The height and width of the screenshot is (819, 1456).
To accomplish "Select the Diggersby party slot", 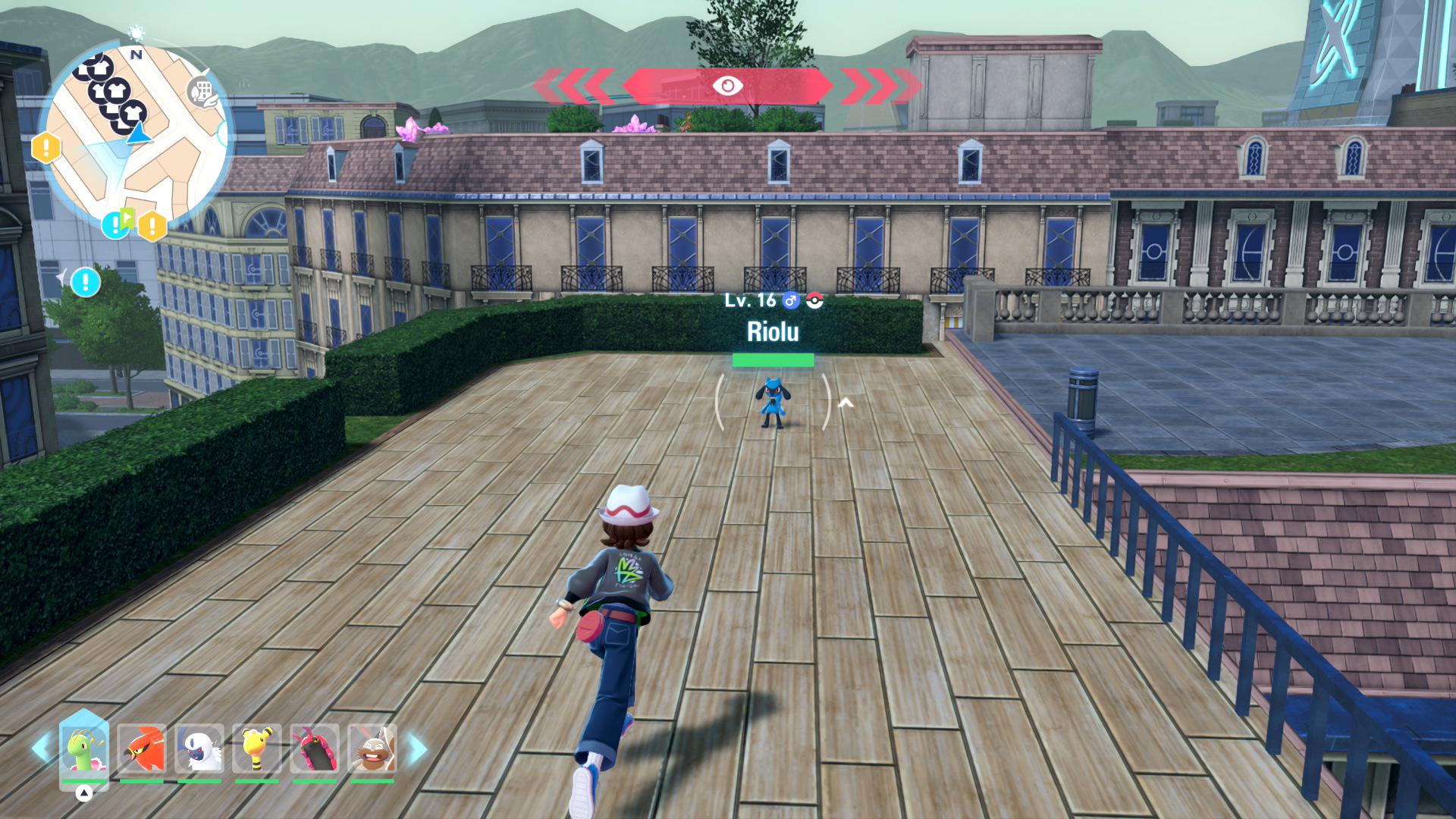I will point(372,748).
